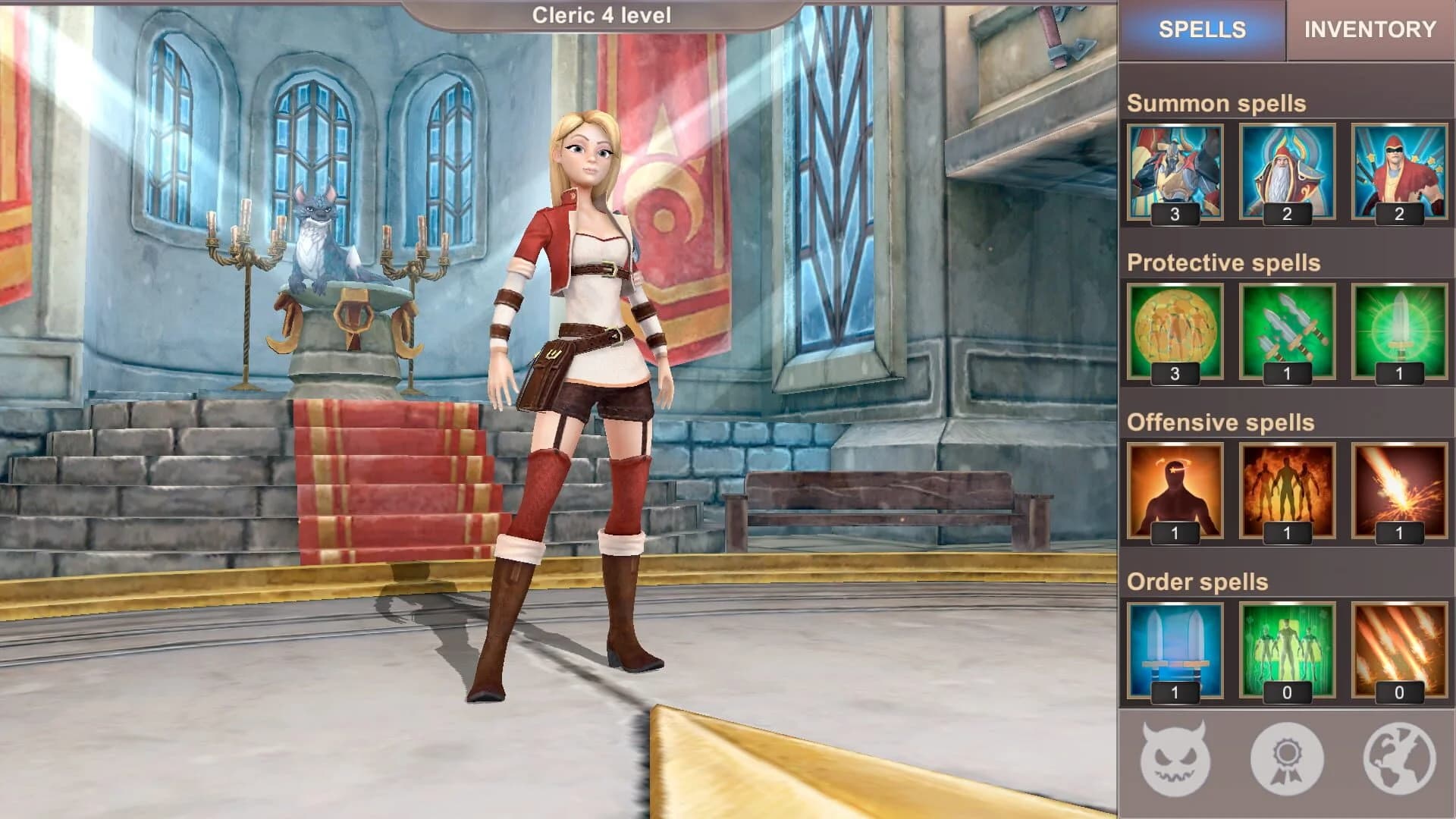Viewport: 1456px width, 819px height.
Task: Click the count badge showing 3 summons
Action: [1174, 215]
